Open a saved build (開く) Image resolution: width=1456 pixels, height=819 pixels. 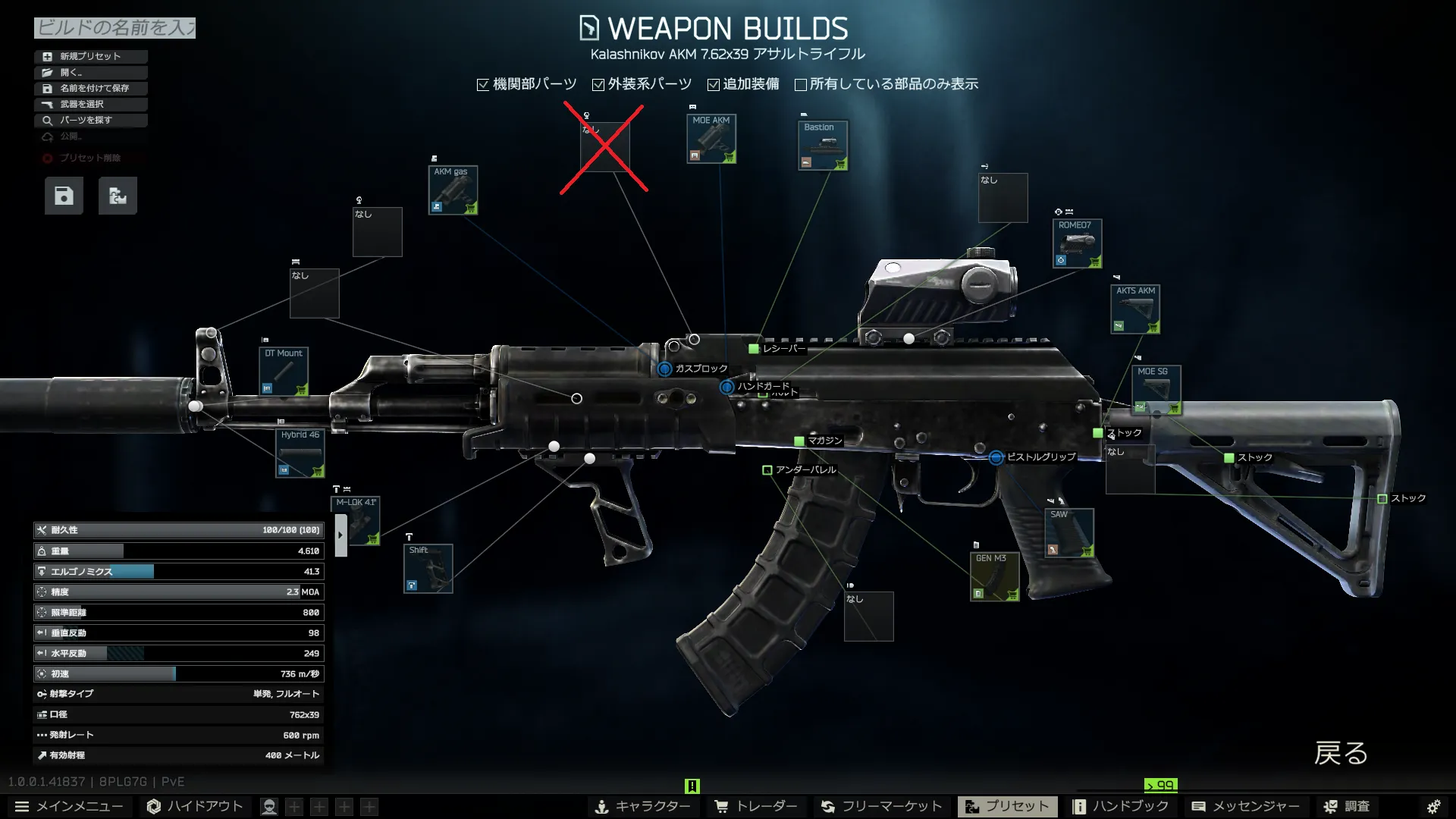pos(90,72)
